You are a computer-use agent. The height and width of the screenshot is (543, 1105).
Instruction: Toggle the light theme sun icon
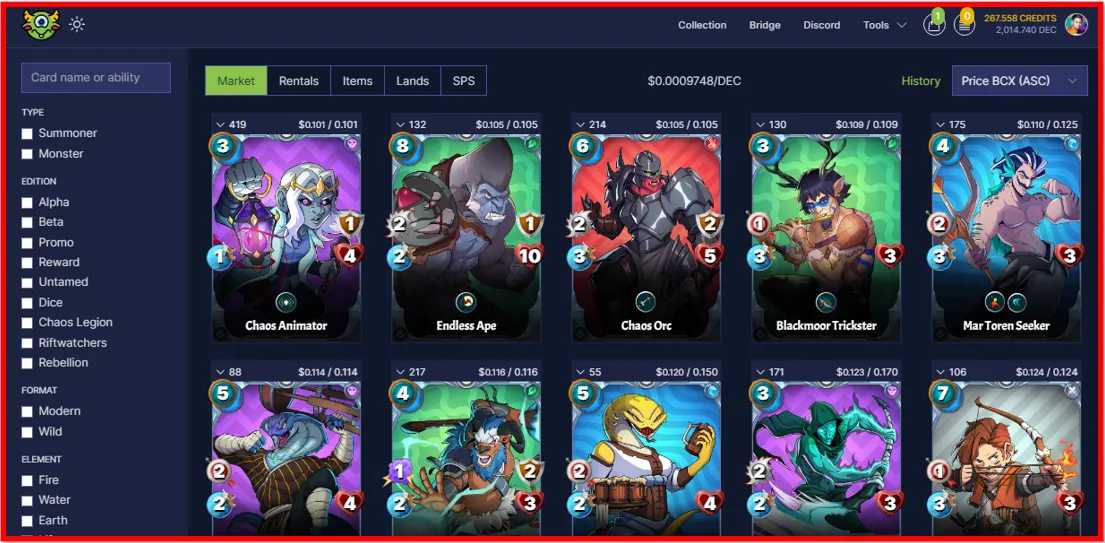pos(77,25)
